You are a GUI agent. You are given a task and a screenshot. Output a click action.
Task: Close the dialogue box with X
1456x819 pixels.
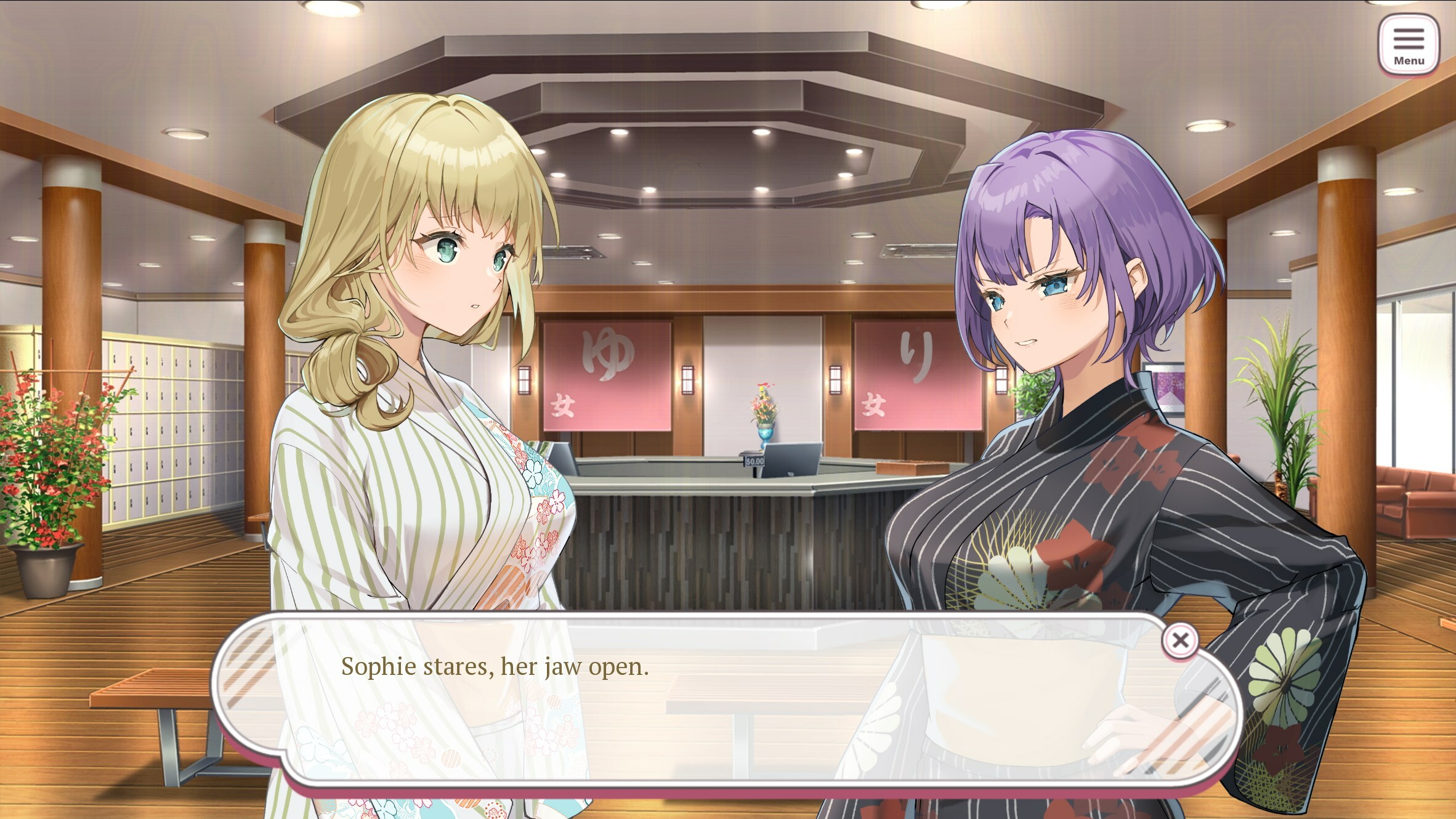(x=1179, y=640)
